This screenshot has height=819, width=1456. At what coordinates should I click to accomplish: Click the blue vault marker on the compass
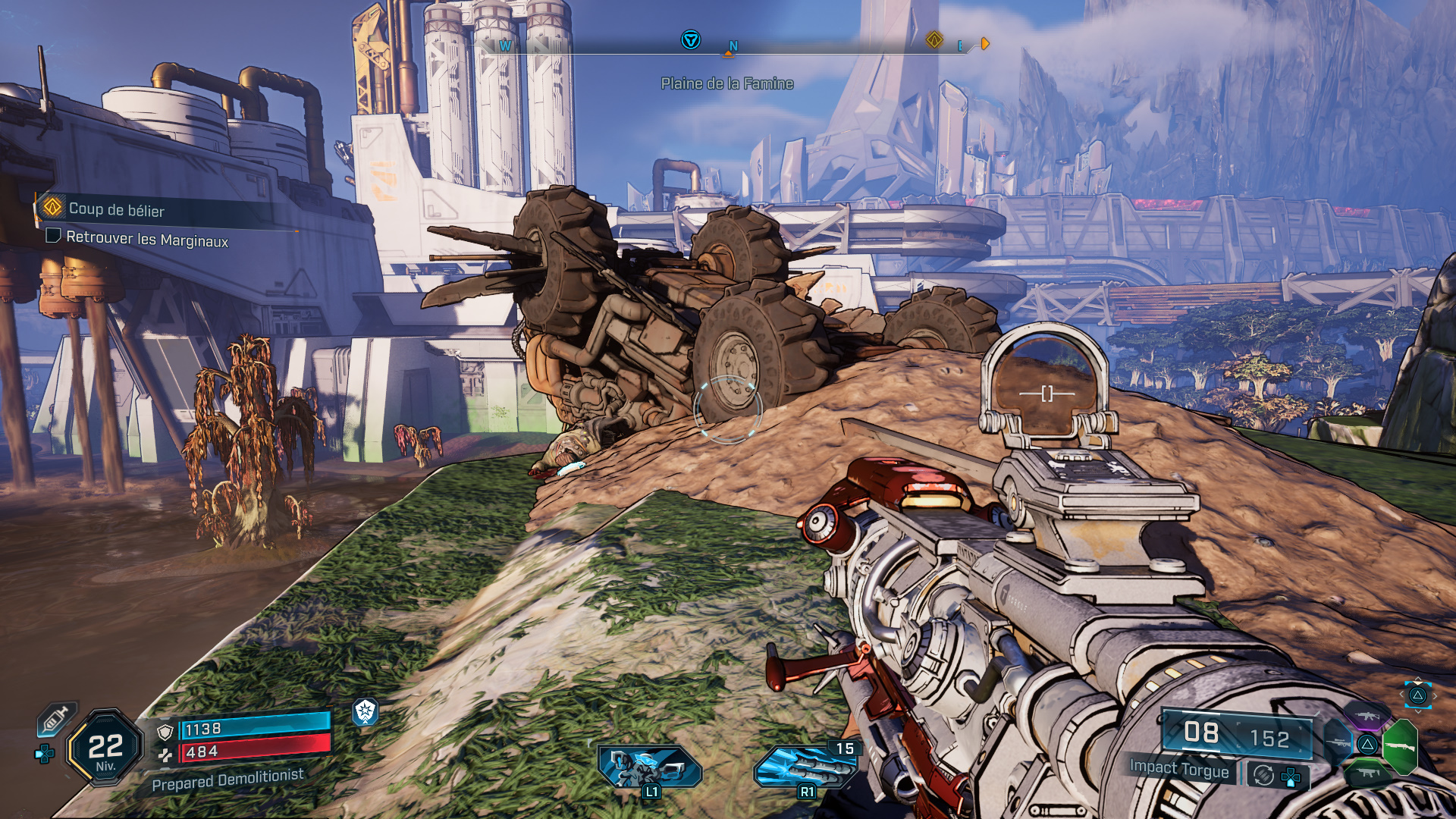tap(690, 39)
